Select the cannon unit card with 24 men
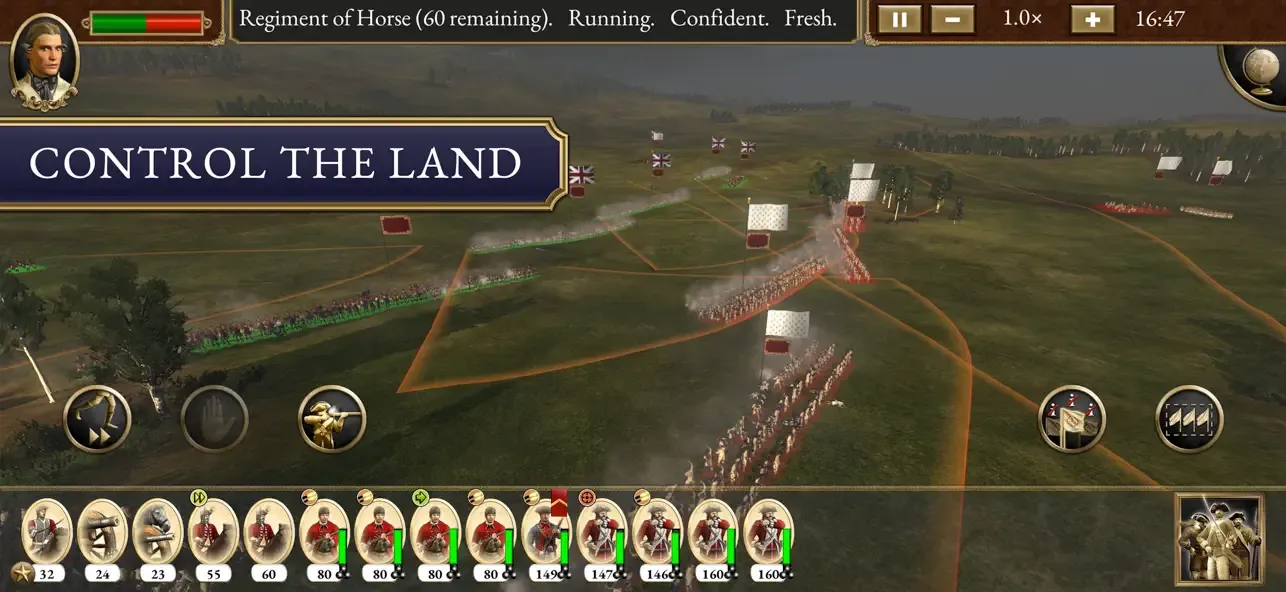The width and height of the screenshot is (1286, 592). click(102, 532)
